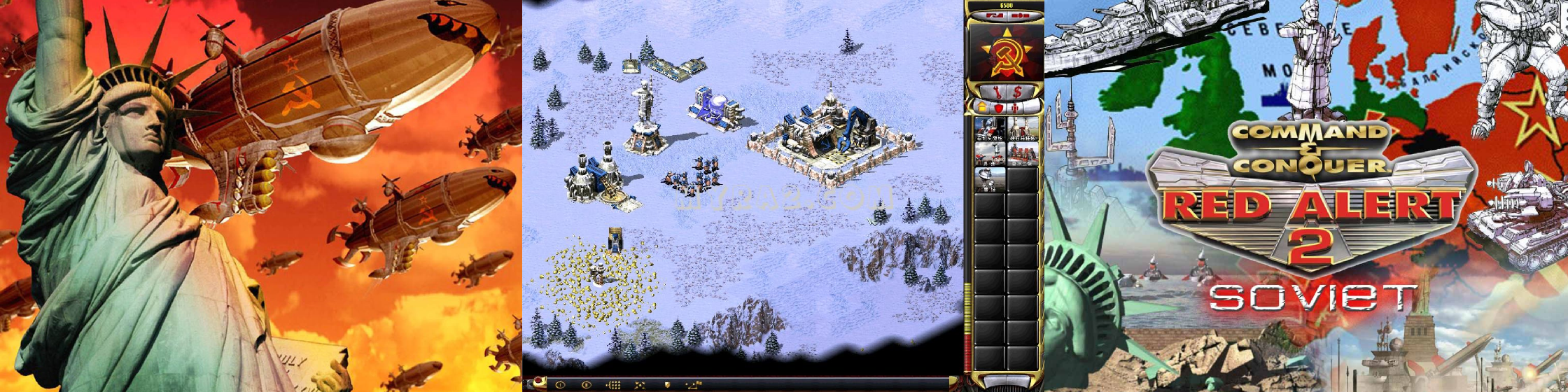Build the Tesla Reactor from sidebar
Screen dimensions: 1568x392
coord(990,127)
